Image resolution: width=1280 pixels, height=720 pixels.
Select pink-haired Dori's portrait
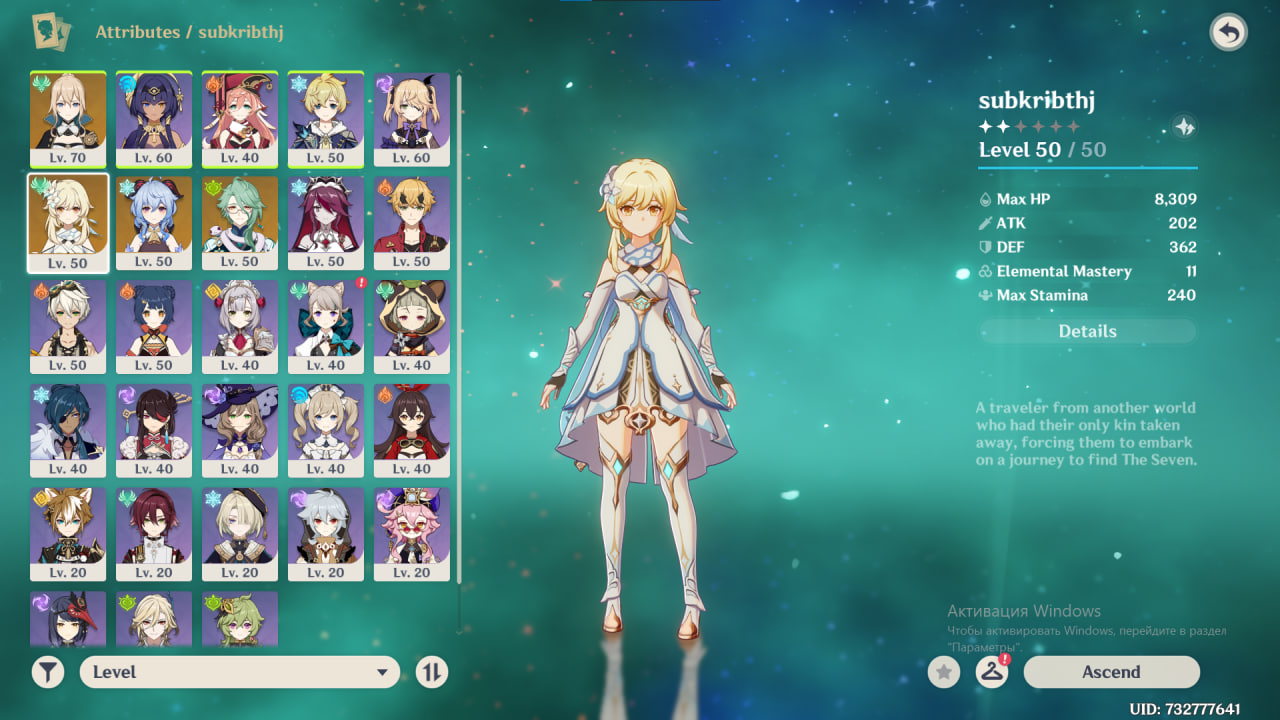[x=412, y=534]
